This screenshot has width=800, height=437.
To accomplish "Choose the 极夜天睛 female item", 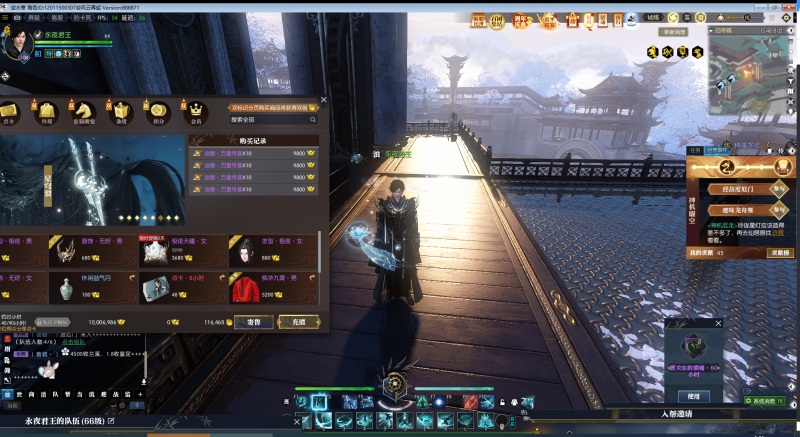I will click(x=160, y=251).
